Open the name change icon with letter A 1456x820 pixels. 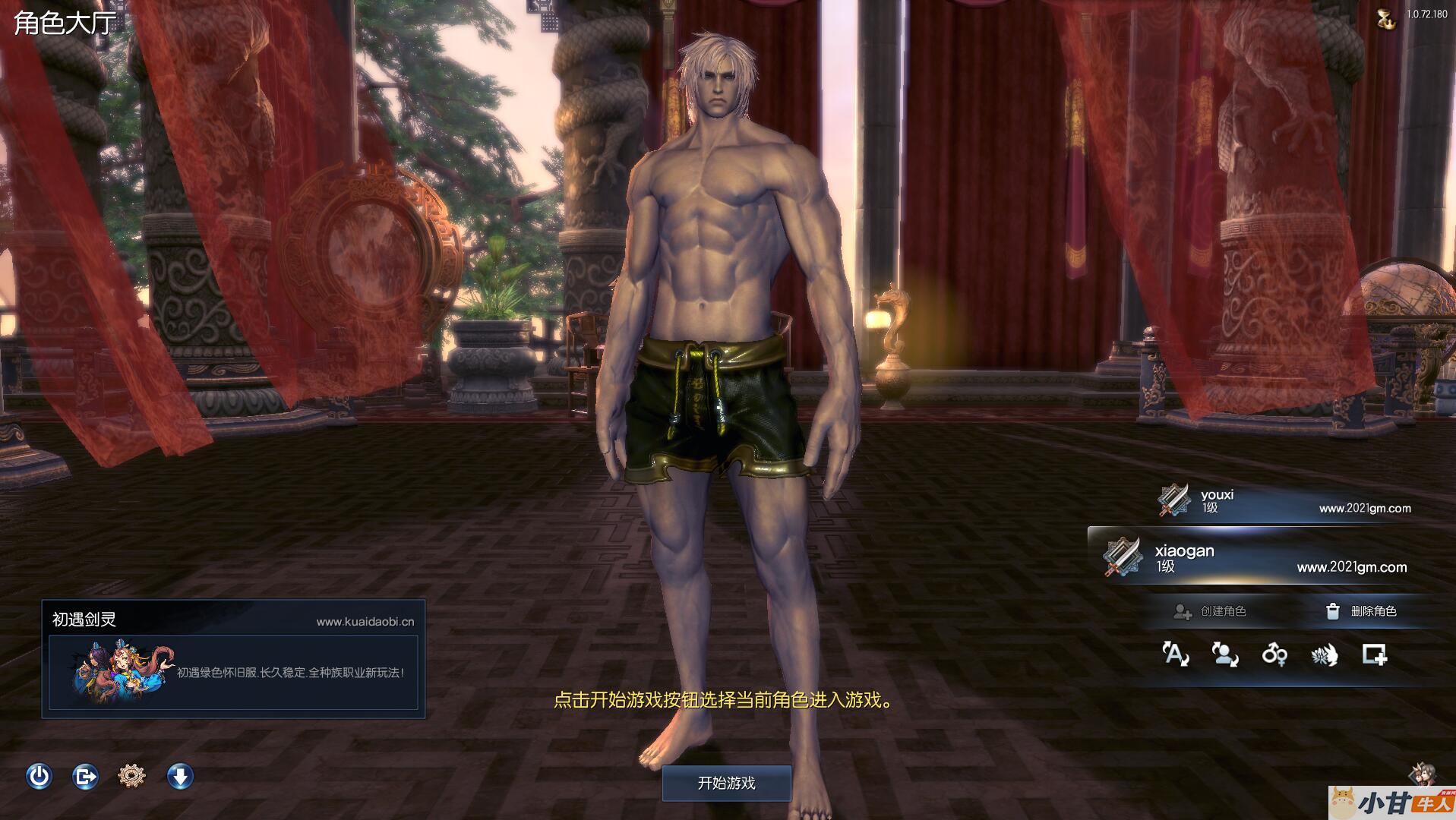click(x=1175, y=654)
